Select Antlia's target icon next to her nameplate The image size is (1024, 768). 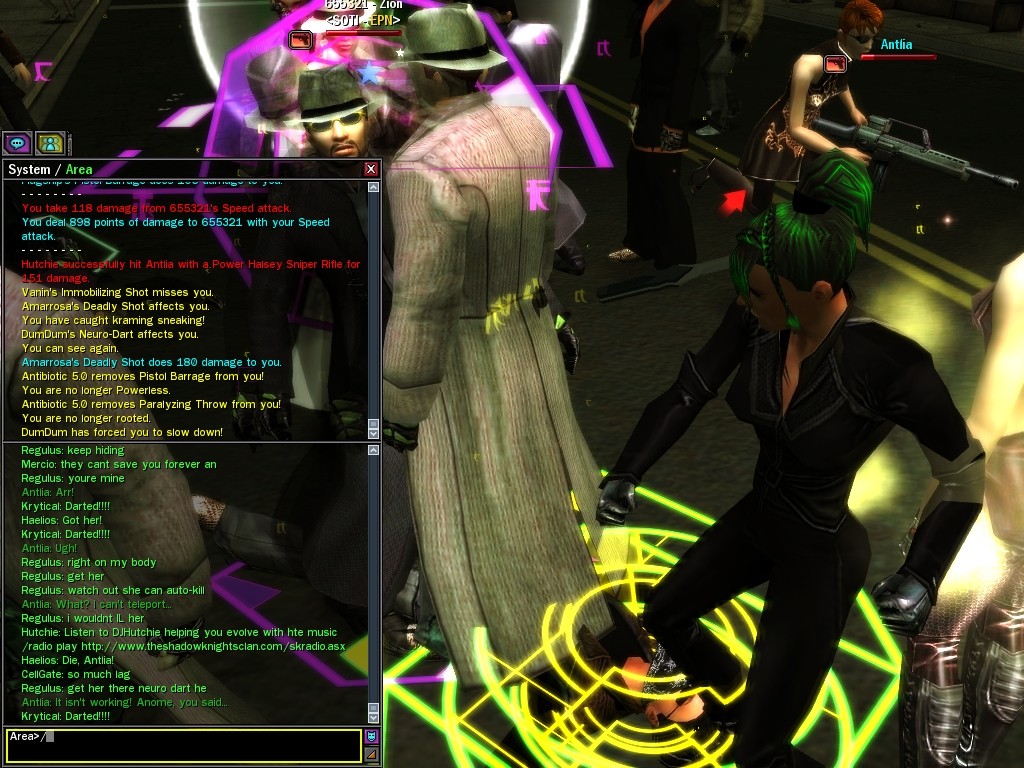coord(835,64)
